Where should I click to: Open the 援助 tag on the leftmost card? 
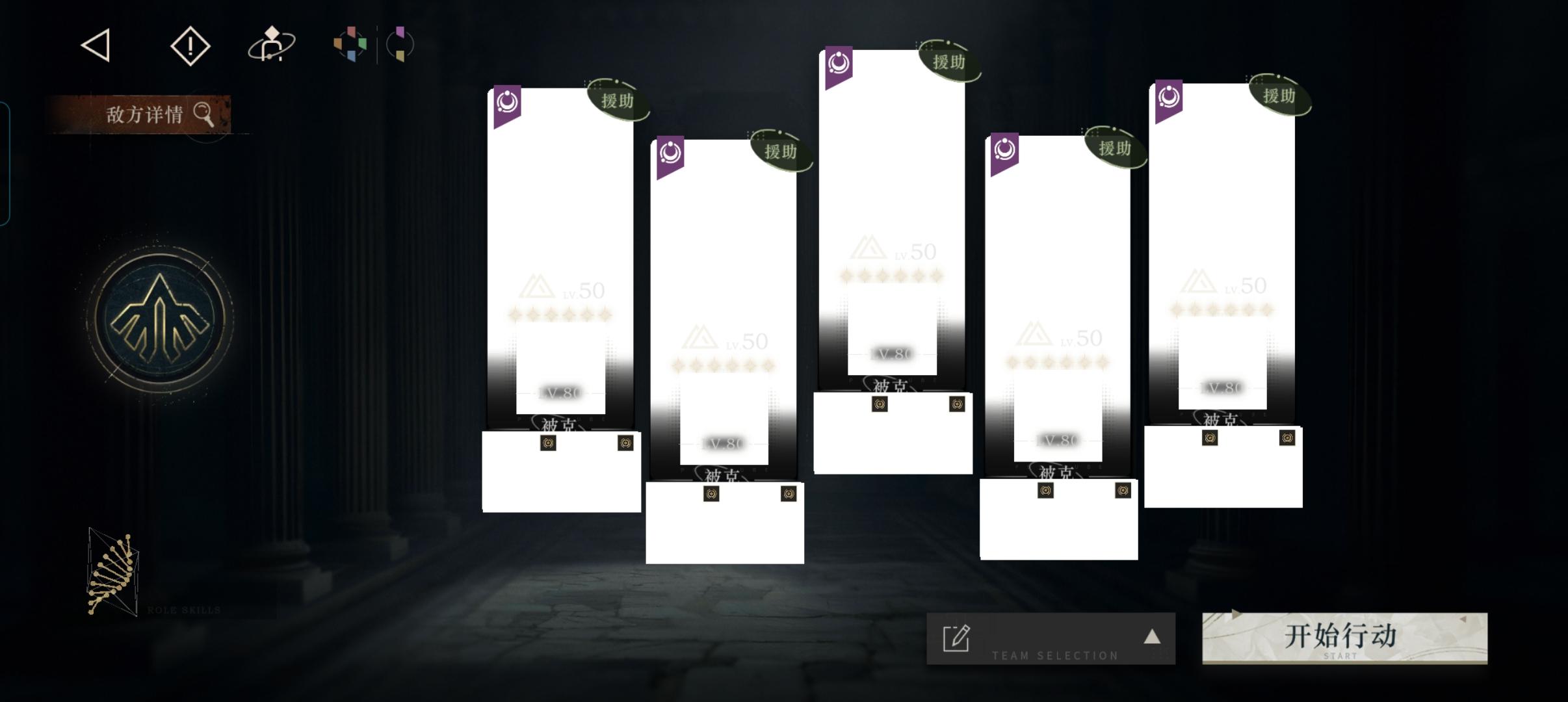coord(619,101)
